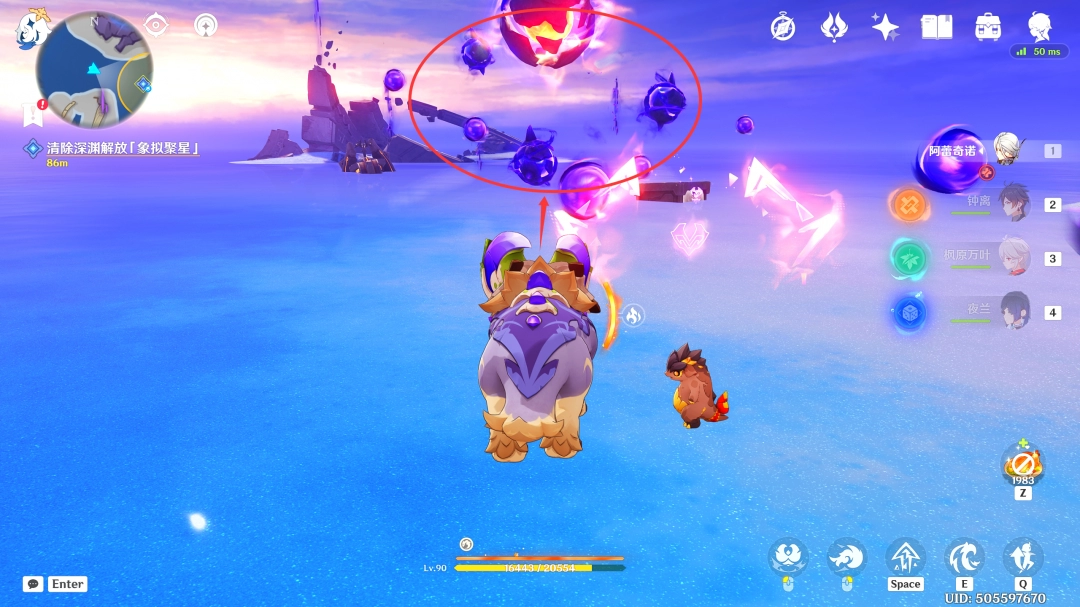Open the compass events icon

click(x=783, y=27)
